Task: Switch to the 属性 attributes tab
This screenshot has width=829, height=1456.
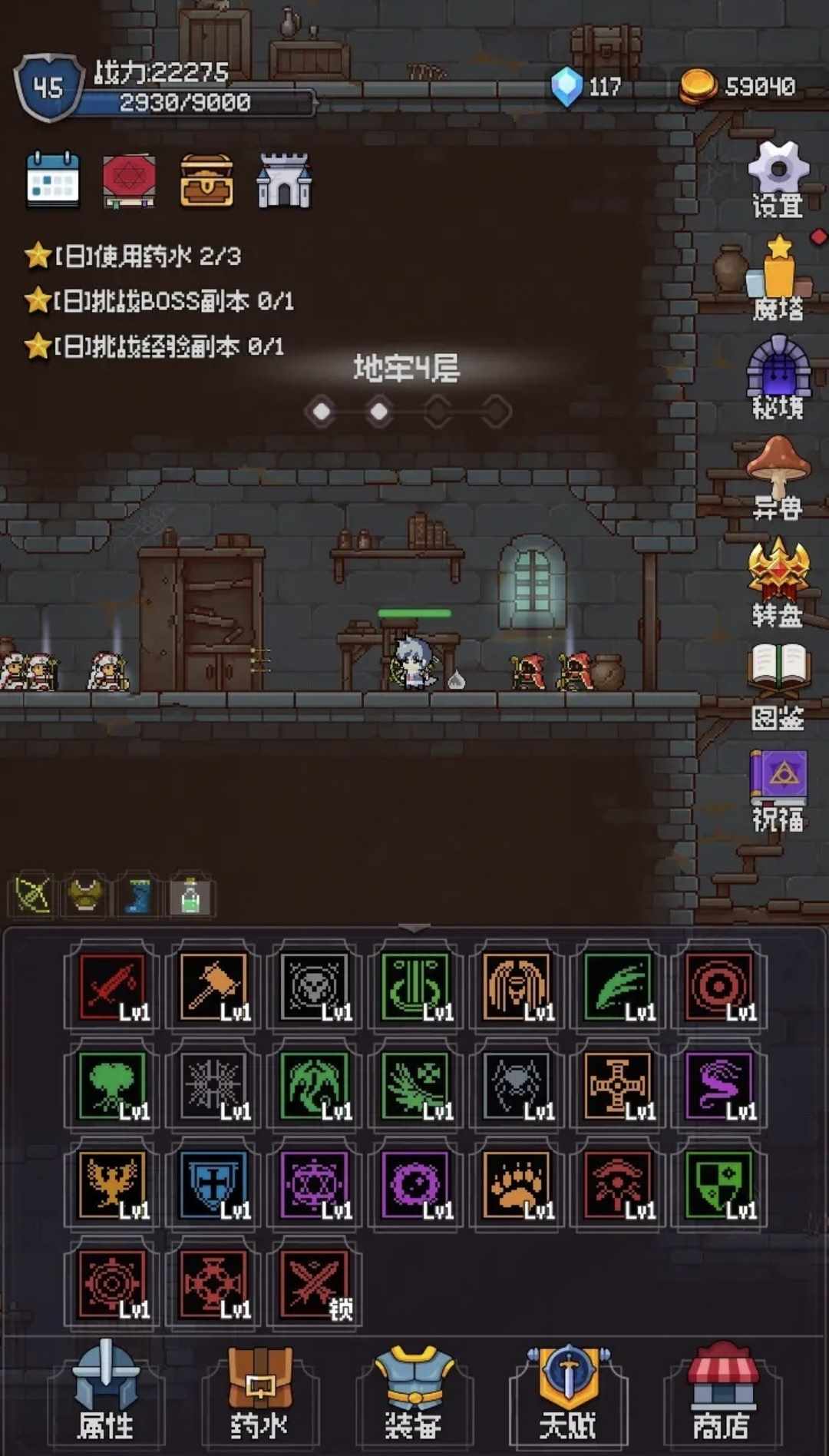Action: point(106,1393)
